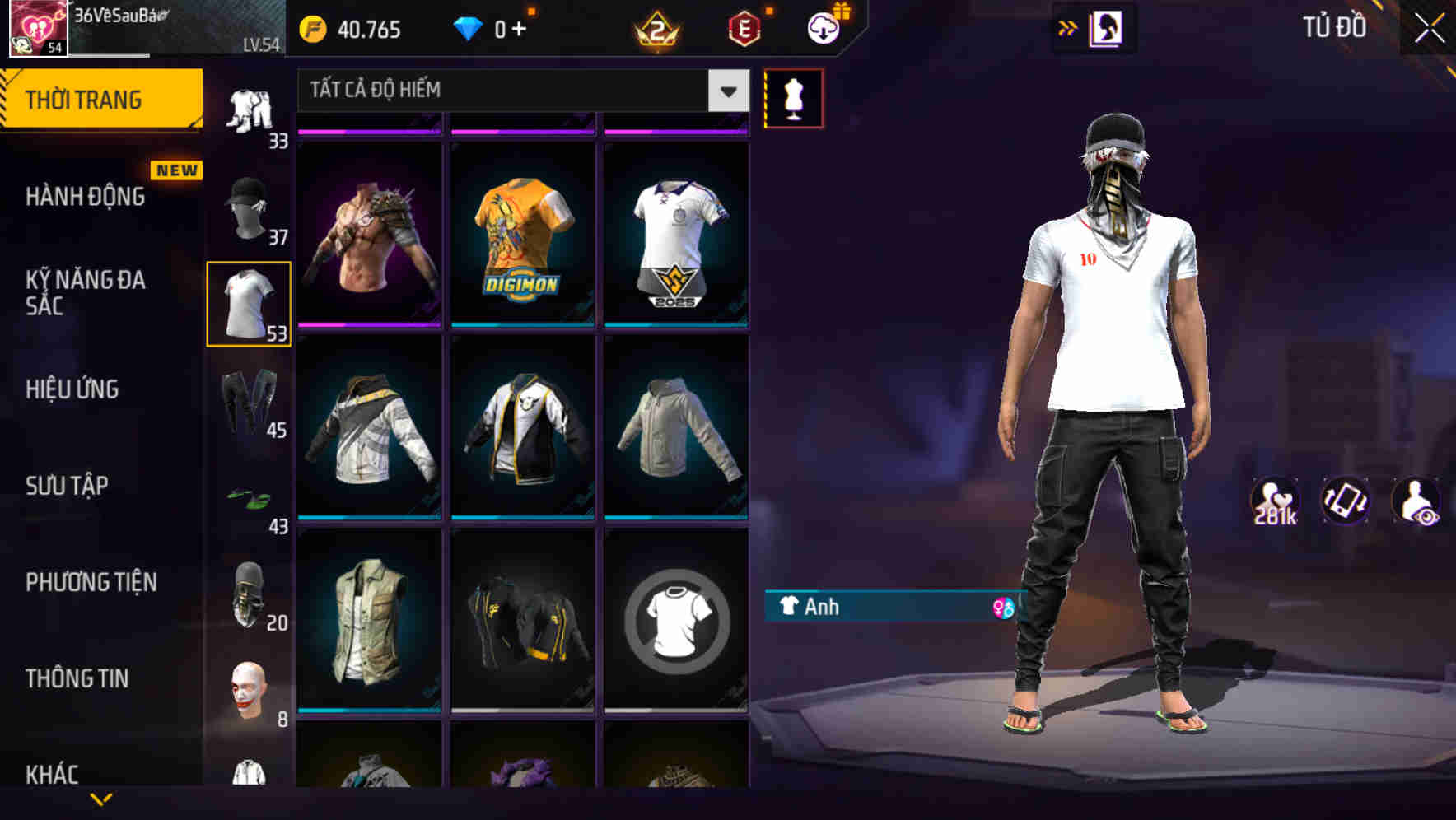The height and width of the screenshot is (820, 1456).
Task: Expand the sidebar with downward chevron below KHÁC
Action: click(101, 799)
